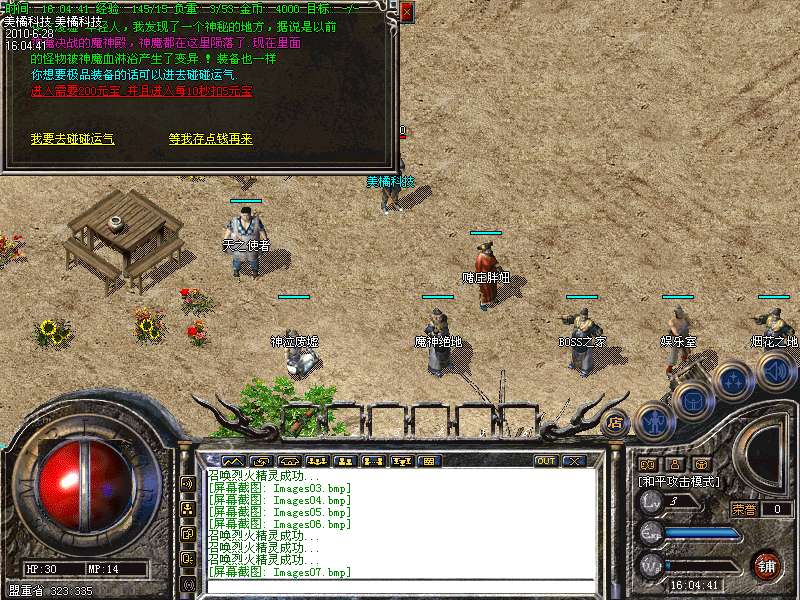Click the red 铺 stall button
This screenshot has height=600, width=800.
coord(766,565)
